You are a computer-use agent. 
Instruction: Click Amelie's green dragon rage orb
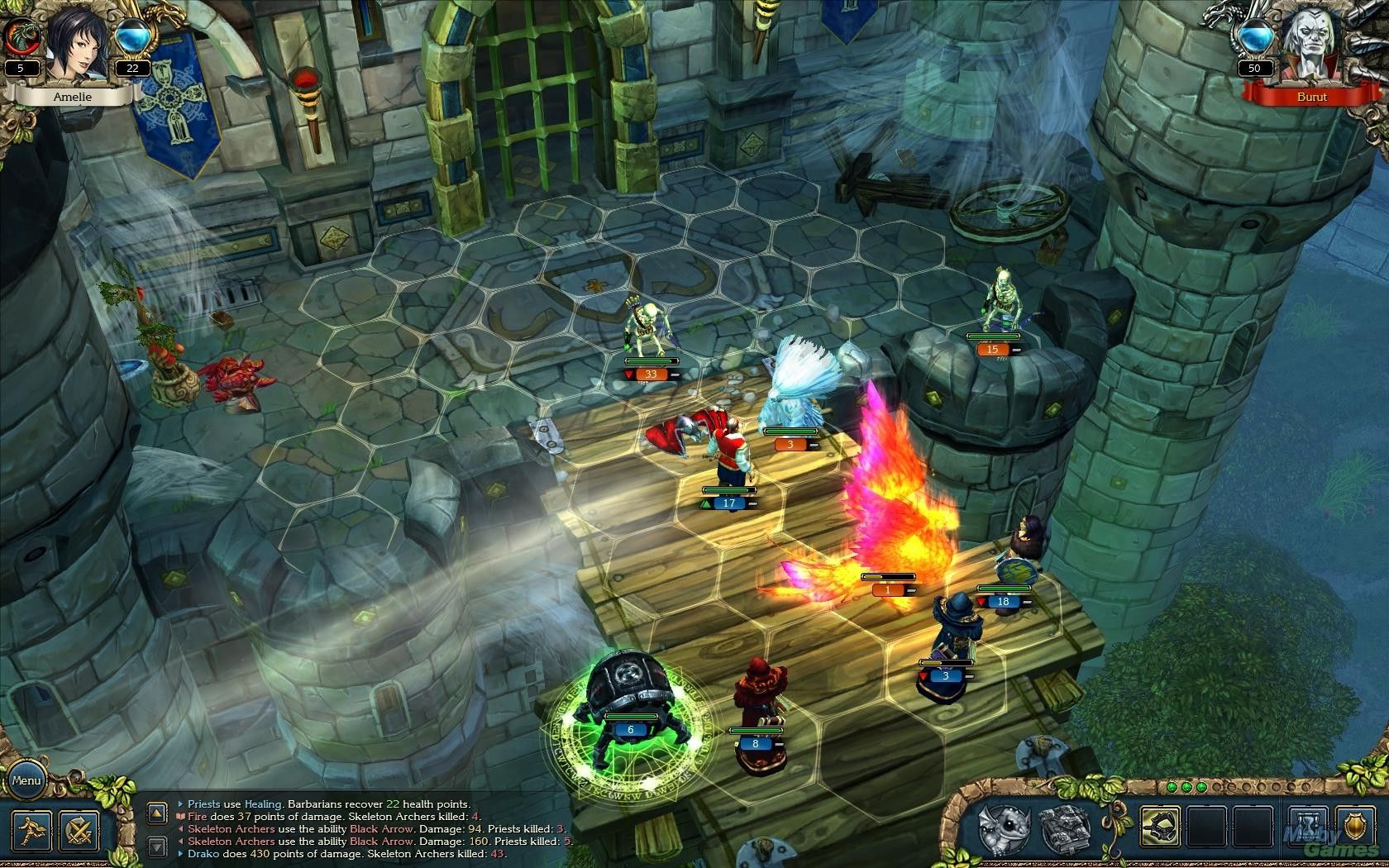pyautogui.click(x=20, y=36)
